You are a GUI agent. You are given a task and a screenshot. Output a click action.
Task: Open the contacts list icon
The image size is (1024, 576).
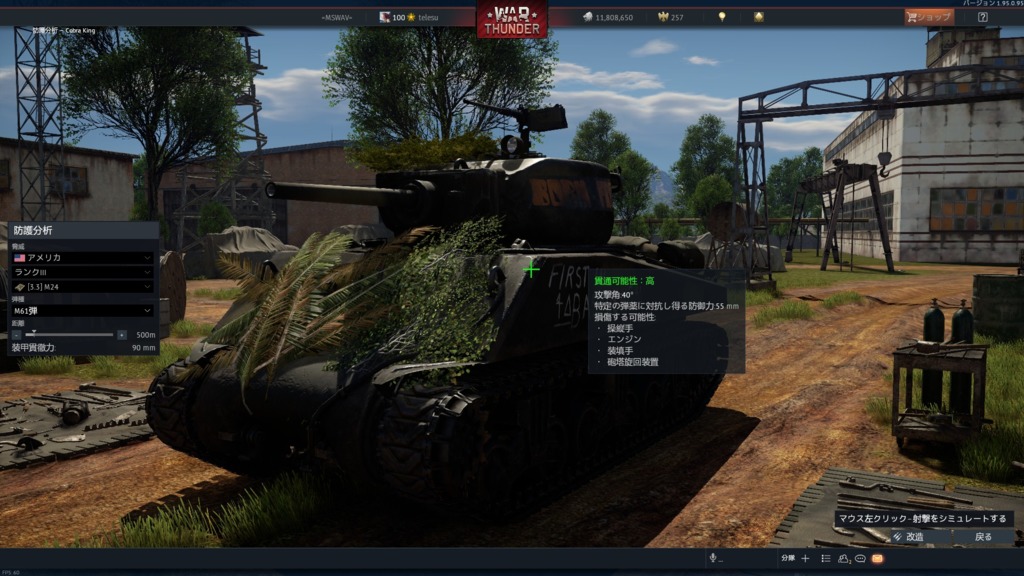tap(826, 558)
